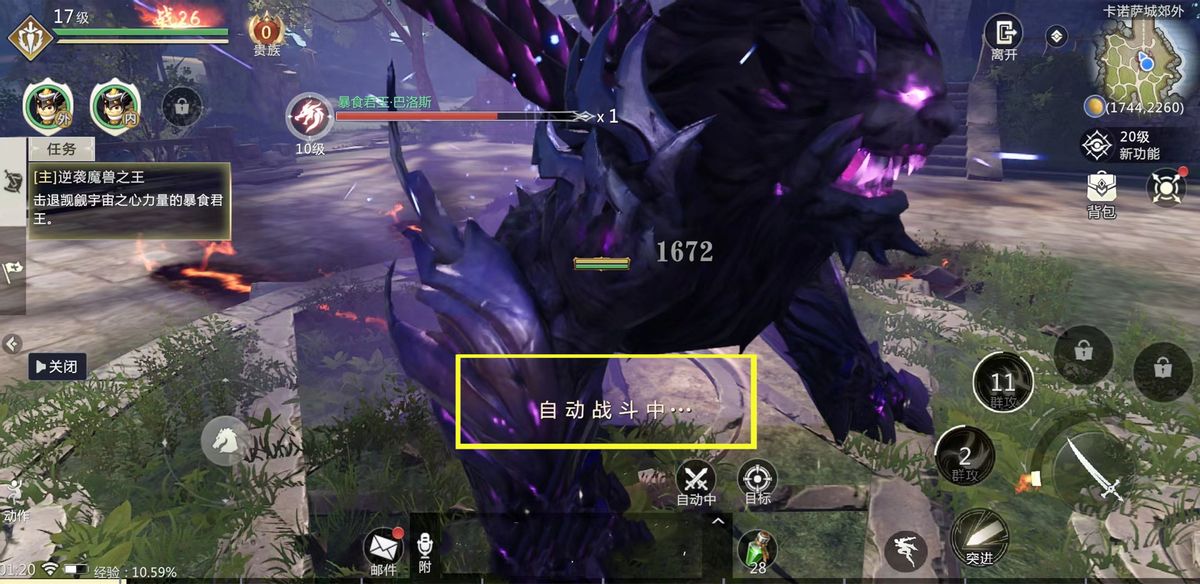Screen dimensions: 1200x584
Task: Activate the 突进 dash skill
Action: tap(978, 537)
